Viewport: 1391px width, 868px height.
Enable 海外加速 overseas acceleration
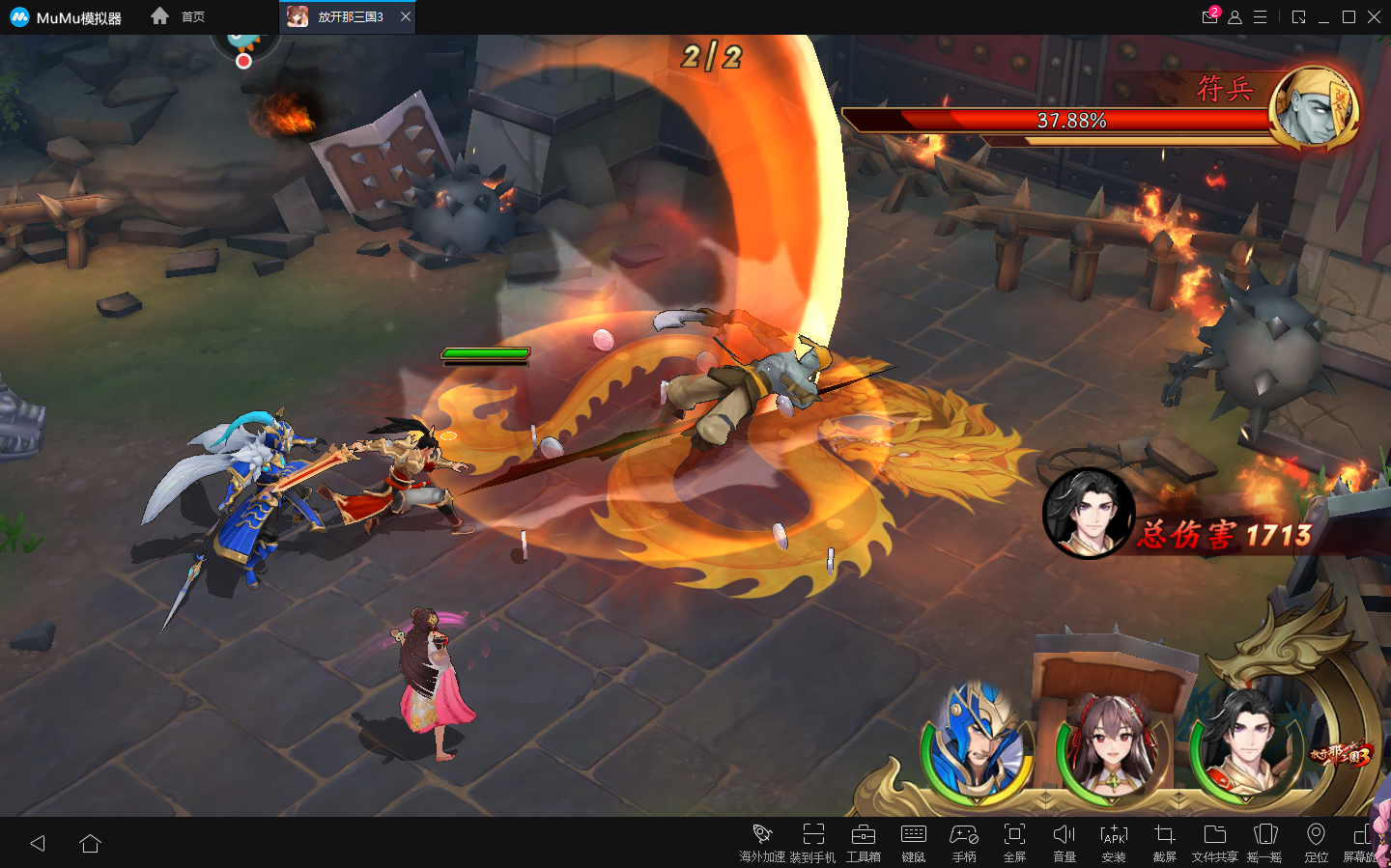click(762, 841)
